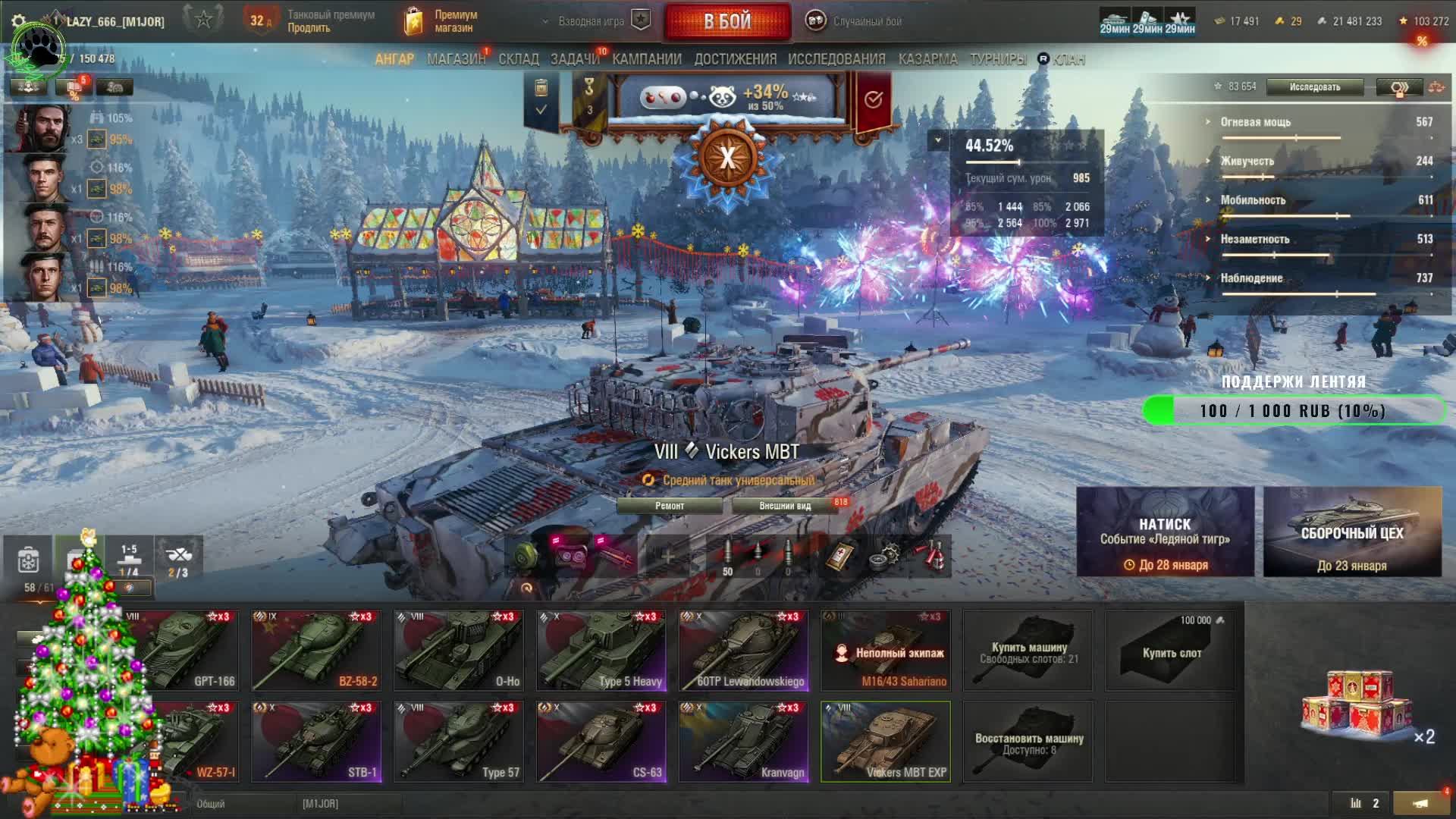
Task: Select the Случайный бой mode selector
Action: click(x=855, y=21)
